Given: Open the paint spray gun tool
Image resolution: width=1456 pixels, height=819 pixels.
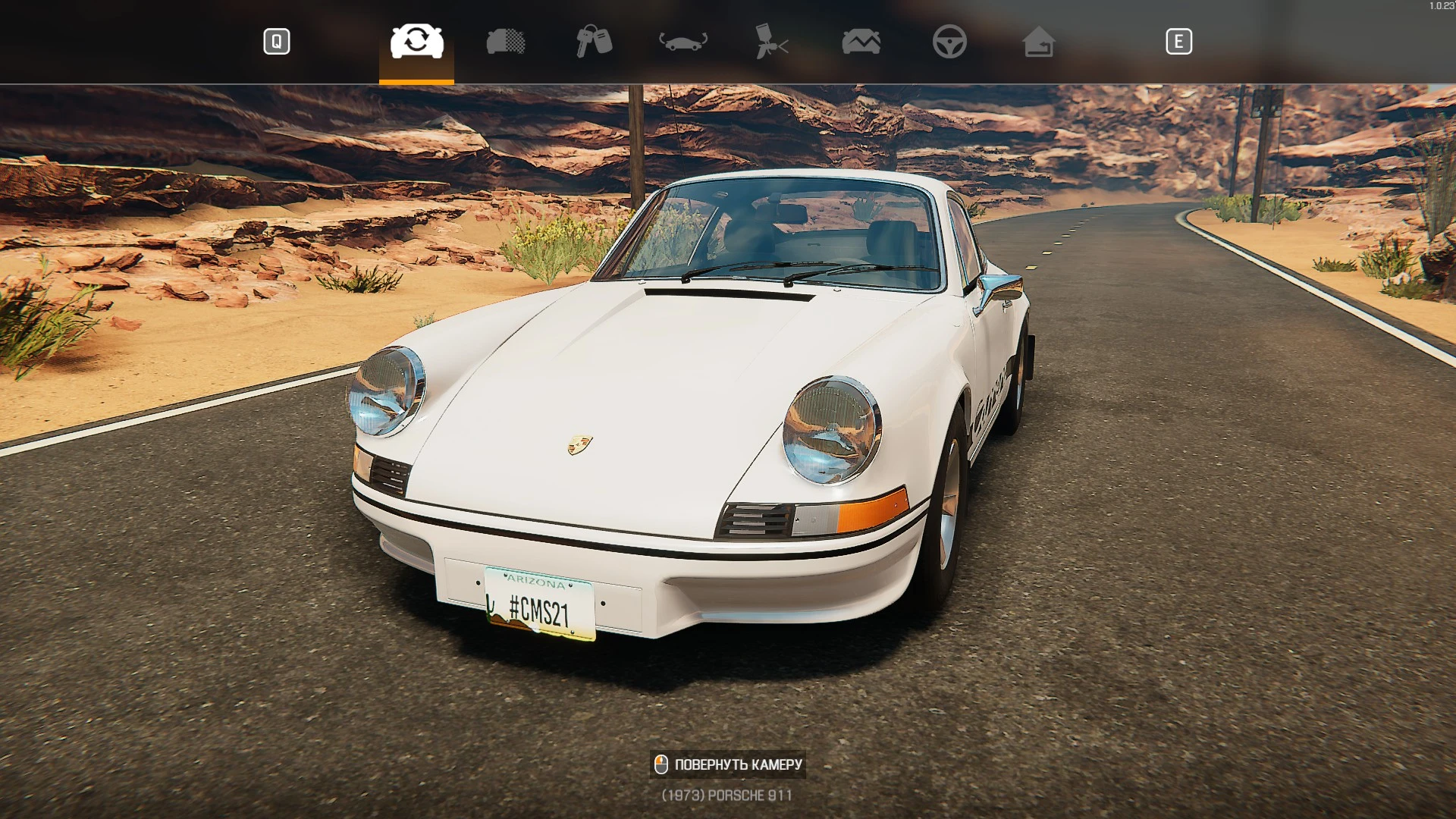Looking at the screenshot, I should tap(773, 42).
